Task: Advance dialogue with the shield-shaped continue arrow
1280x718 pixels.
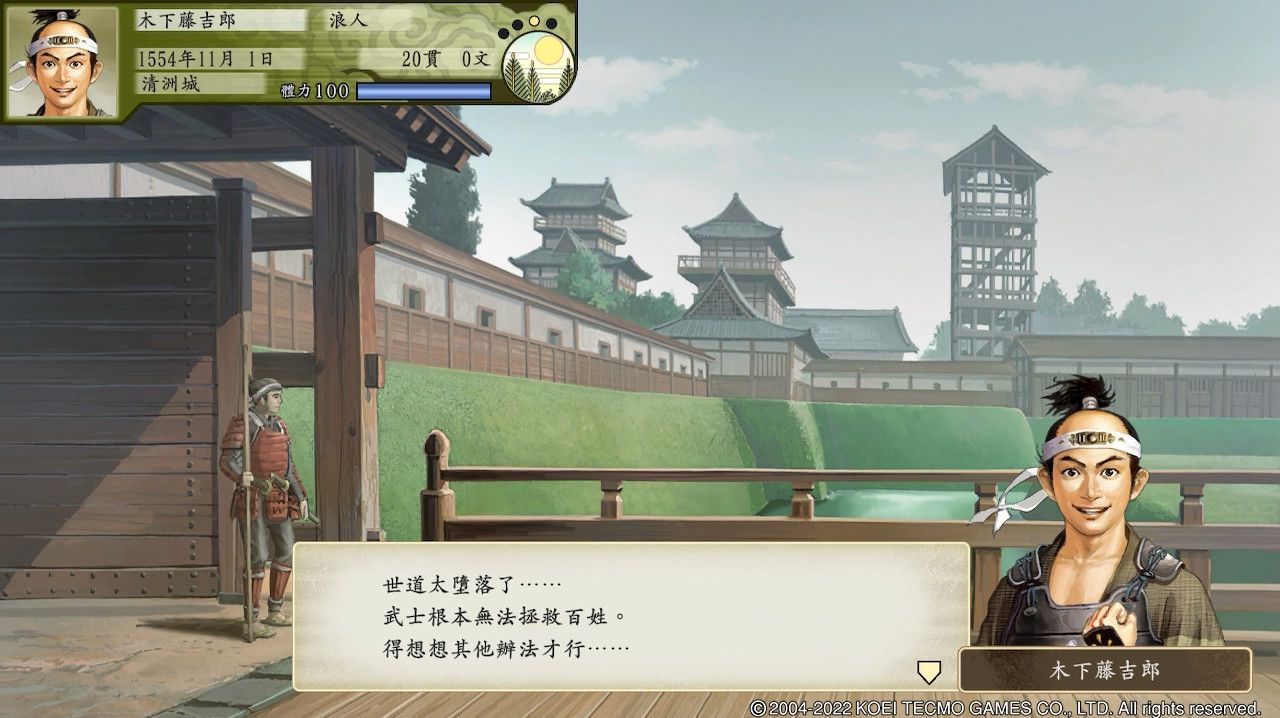Action: click(929, 671)
